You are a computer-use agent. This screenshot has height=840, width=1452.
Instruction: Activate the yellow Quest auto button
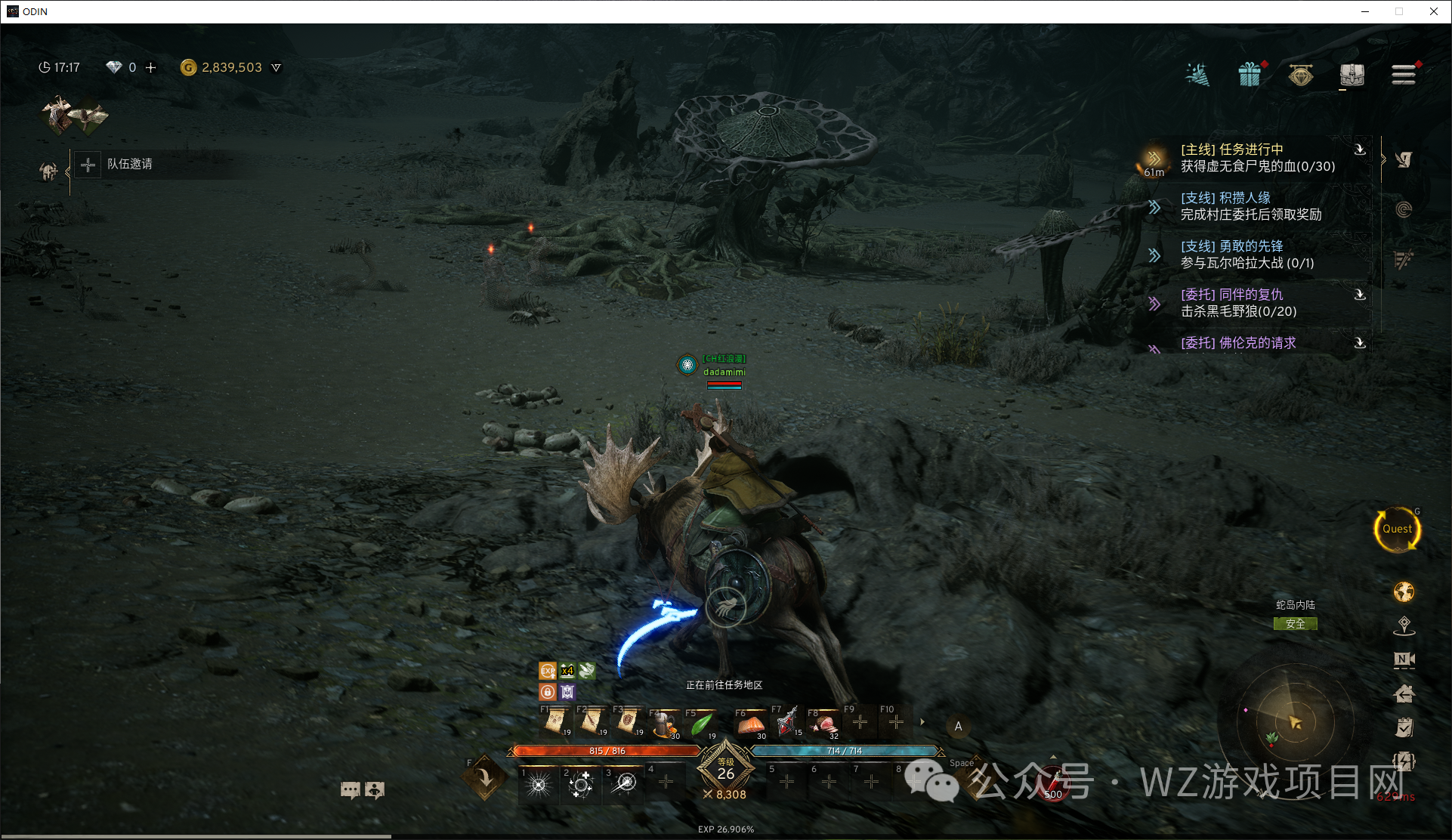pyautogui.click(x=1397, y=530)
